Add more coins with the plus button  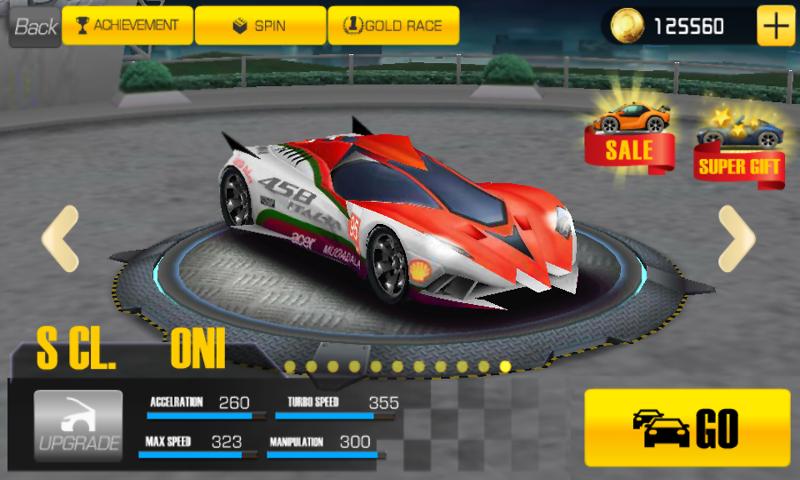click(x=773, y=26)
